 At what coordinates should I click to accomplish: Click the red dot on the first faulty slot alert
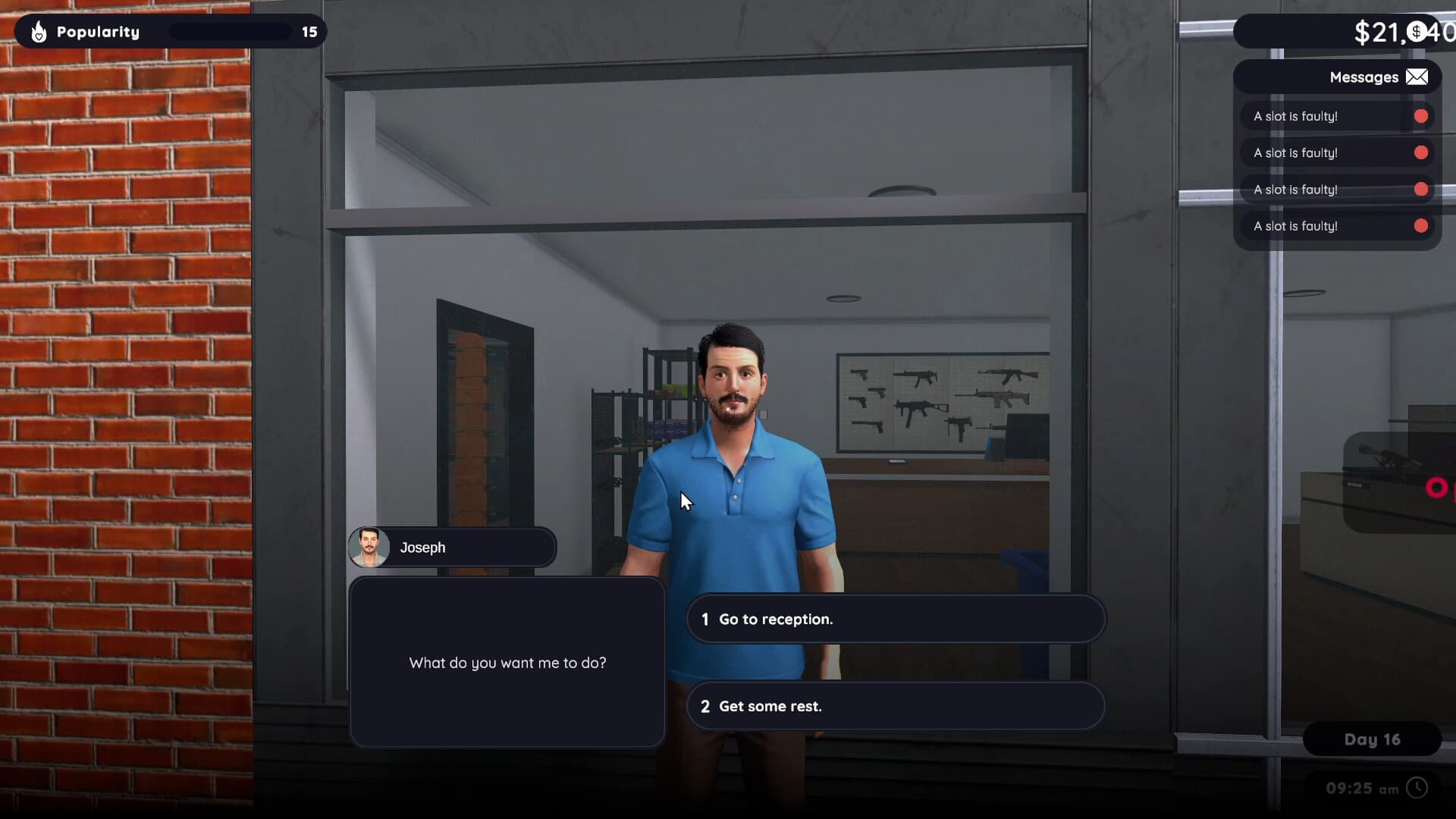(1420, 115)
